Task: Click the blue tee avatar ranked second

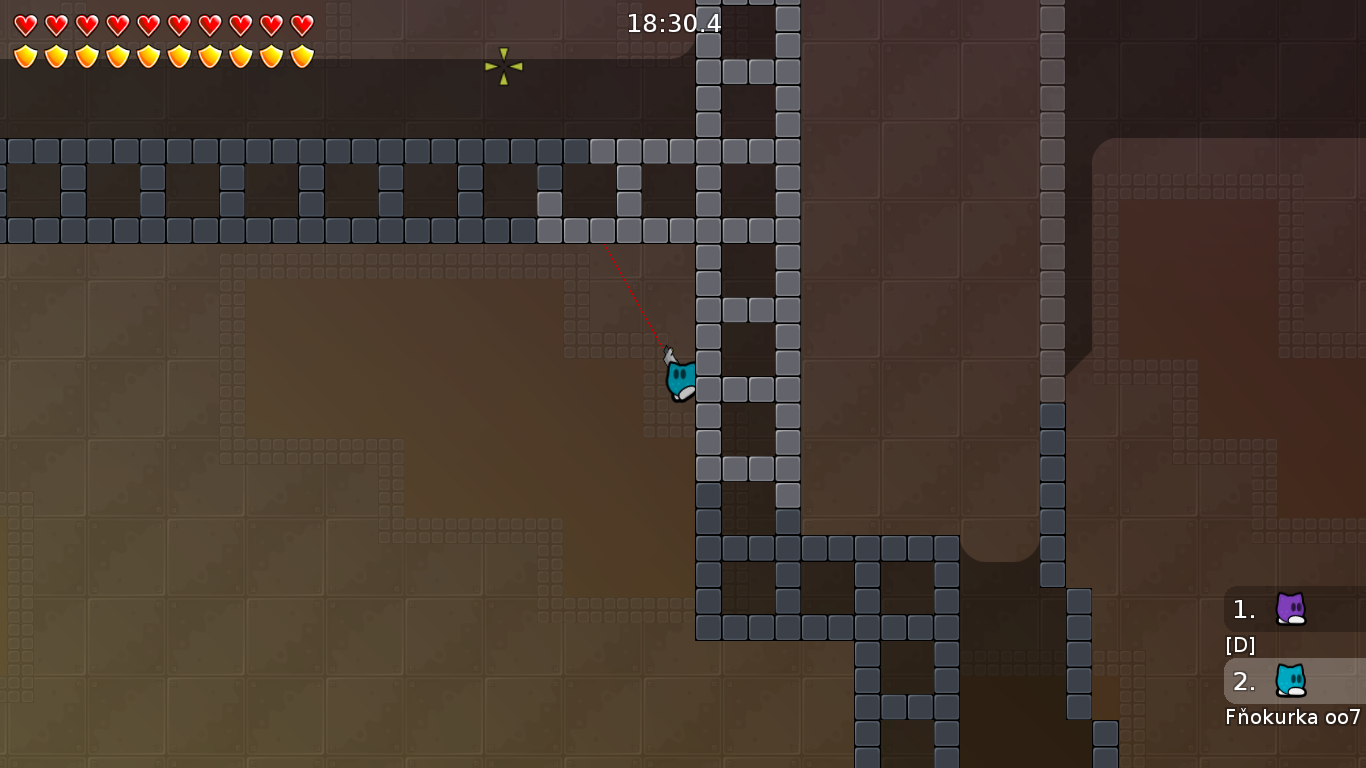Action: tap(1291, 682)
